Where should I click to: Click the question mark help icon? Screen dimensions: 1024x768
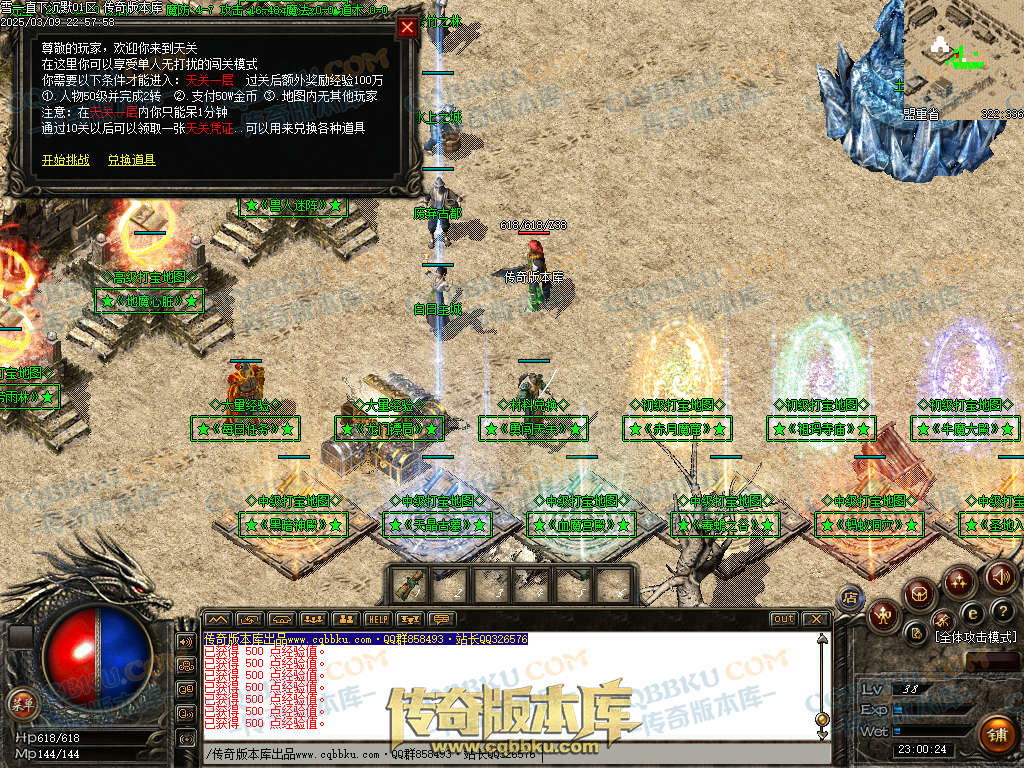(1003, 611)
